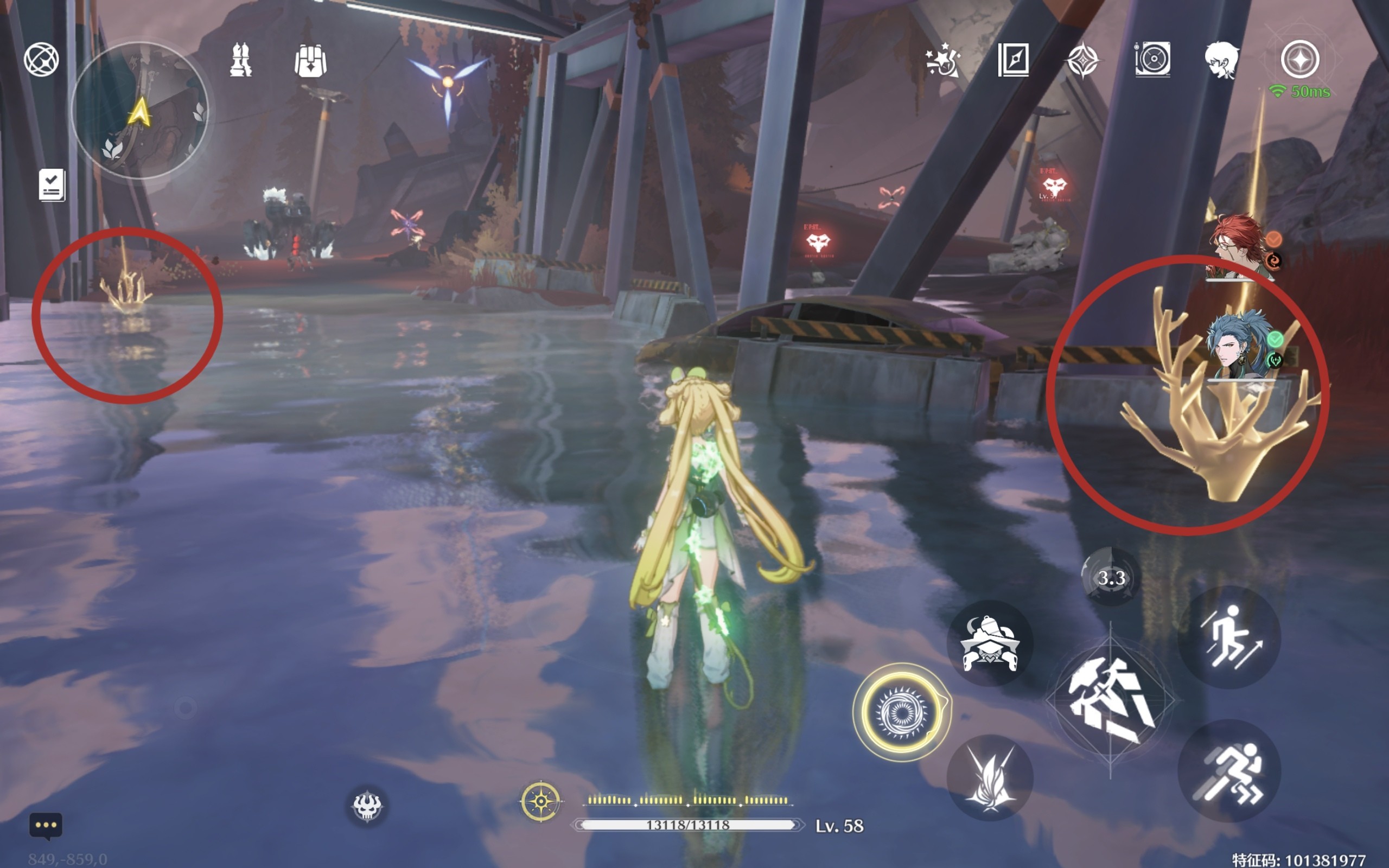
Task: Open the chess pieces team icon
Action: pyautogui.click(x=240, y=60)
